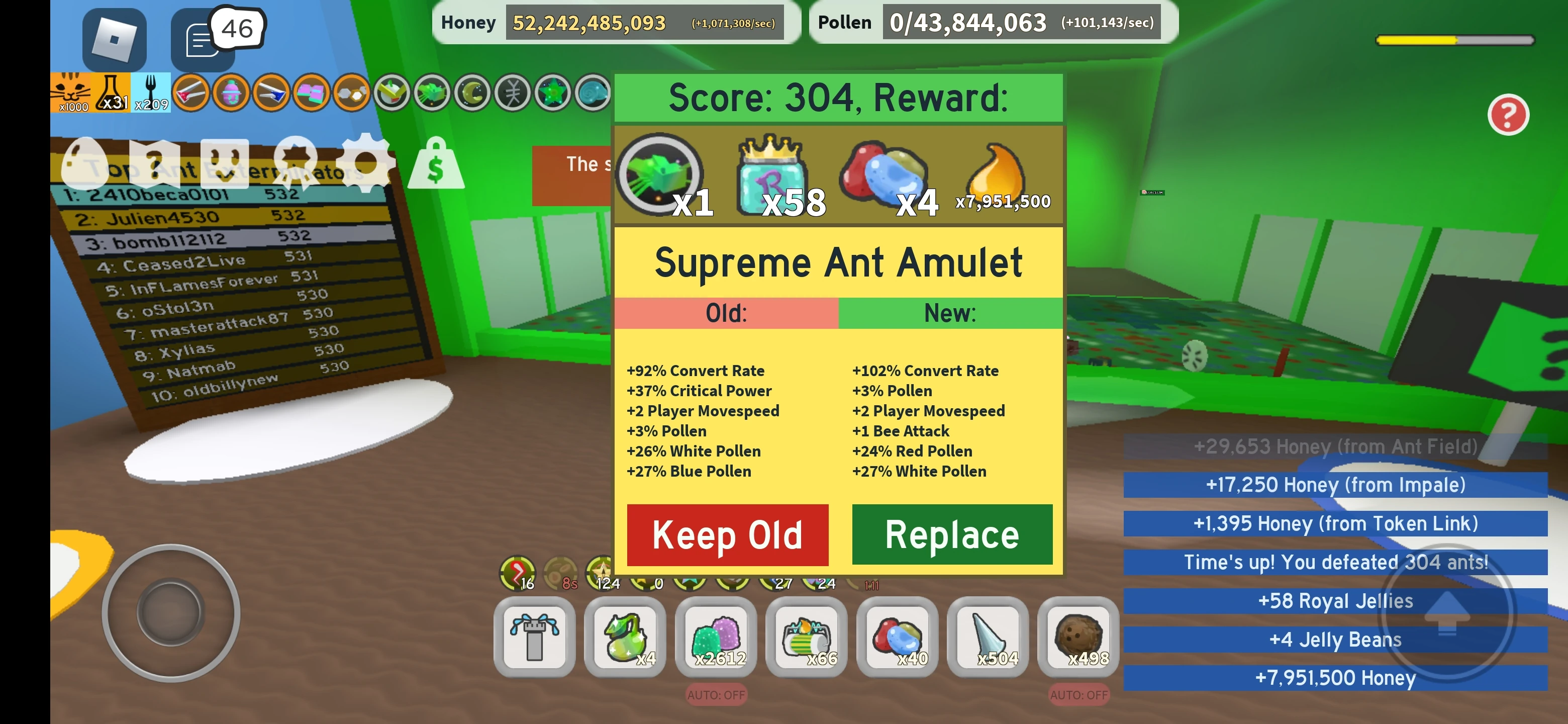Image resolution: width=1568 pixels, height=724 pixels.
Task: Toggle AUTO: OFF under the gumdrops slot
Action: 715,694
